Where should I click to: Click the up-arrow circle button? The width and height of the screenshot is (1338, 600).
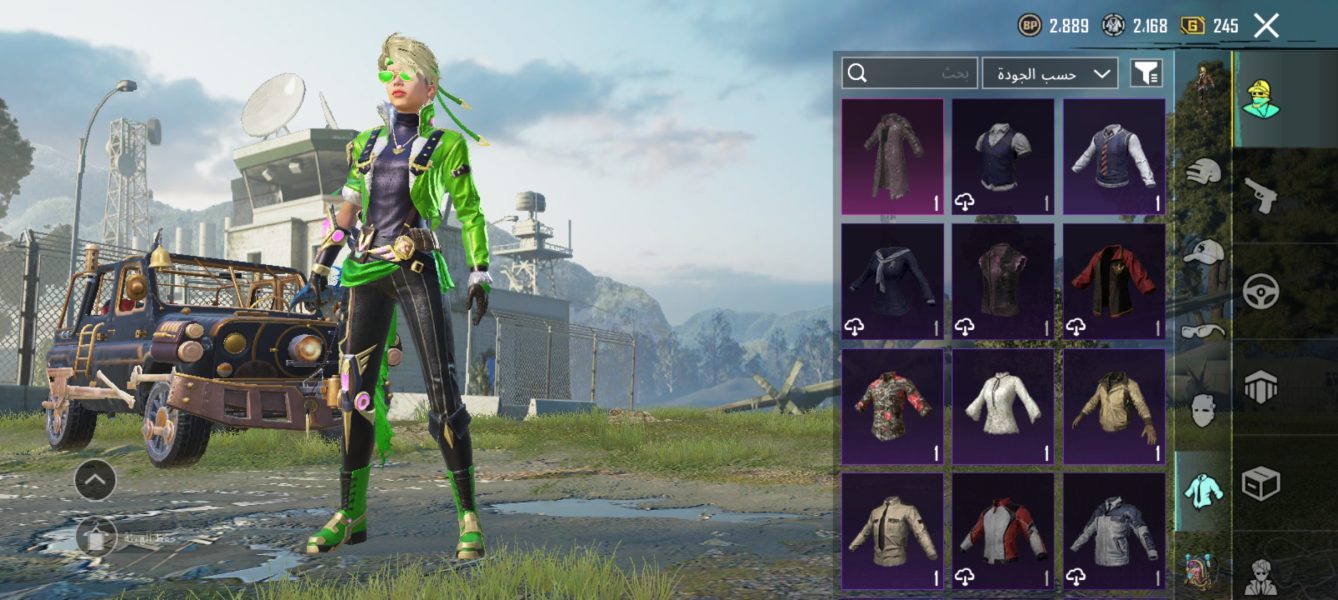95,480
